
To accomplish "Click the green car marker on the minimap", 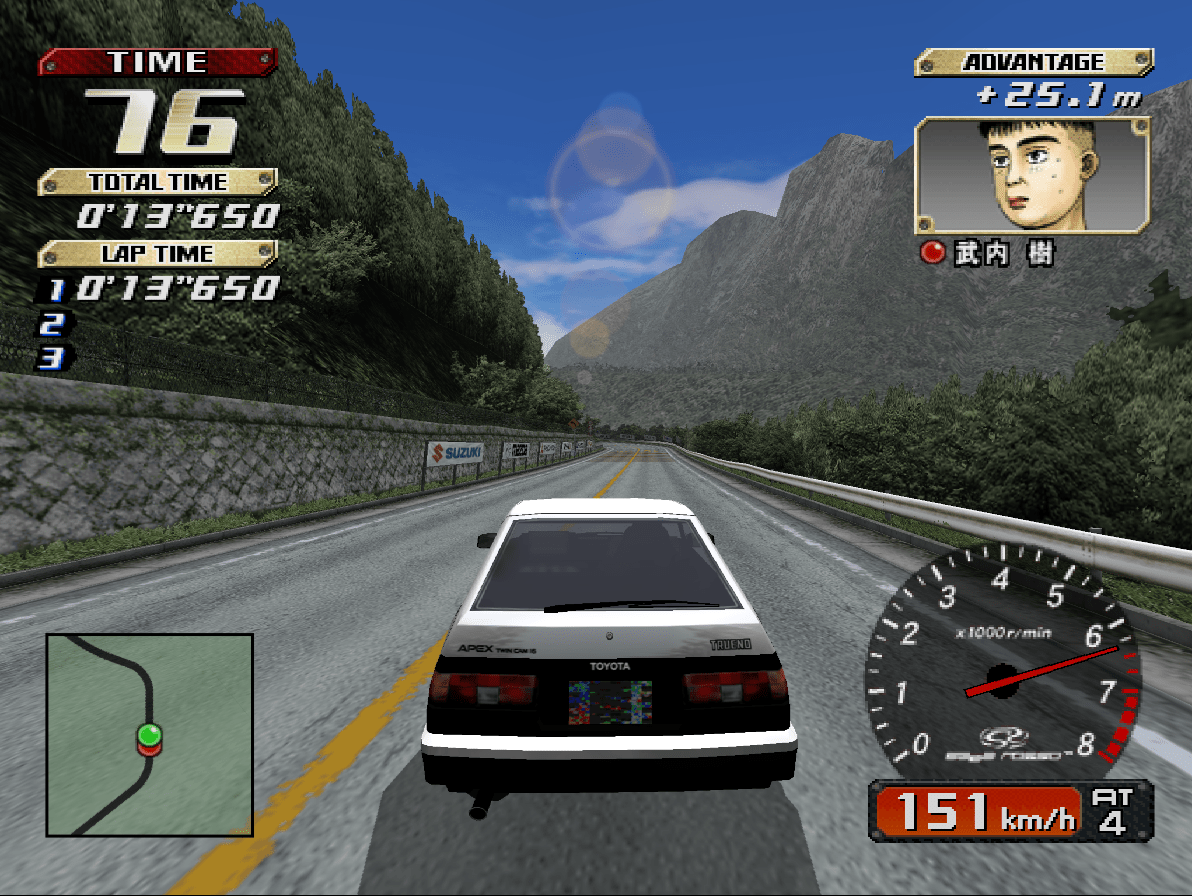I will pos(149,735).
